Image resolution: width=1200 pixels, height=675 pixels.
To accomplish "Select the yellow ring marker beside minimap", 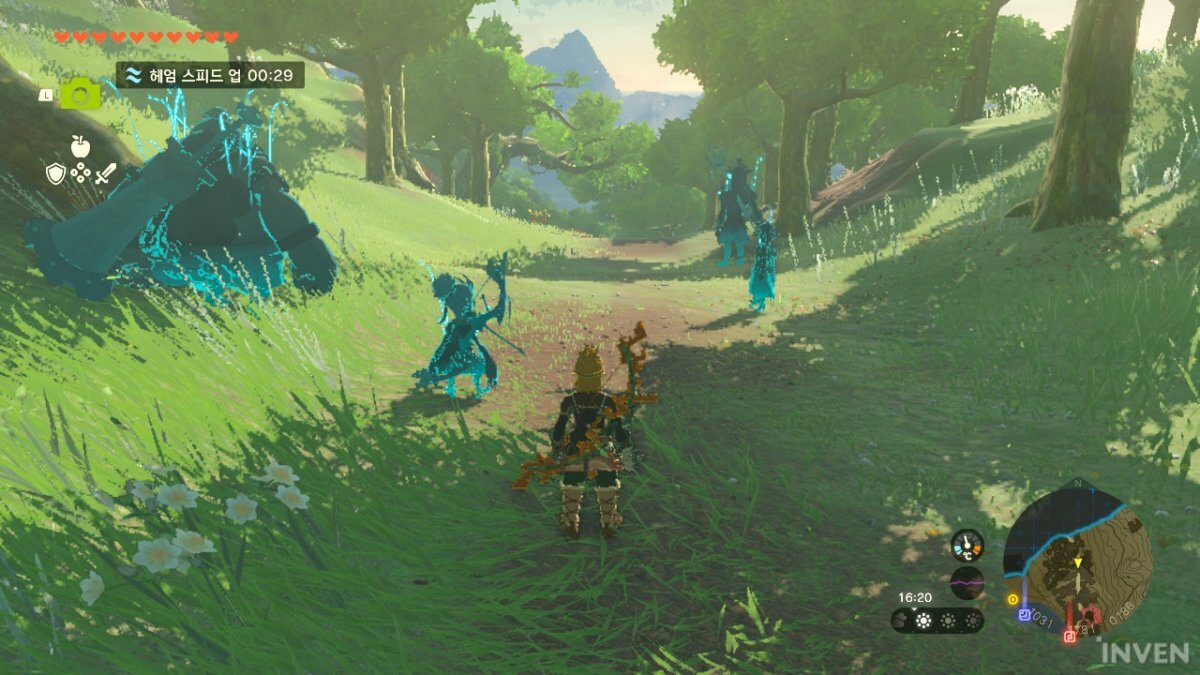I will [1012, 599].
